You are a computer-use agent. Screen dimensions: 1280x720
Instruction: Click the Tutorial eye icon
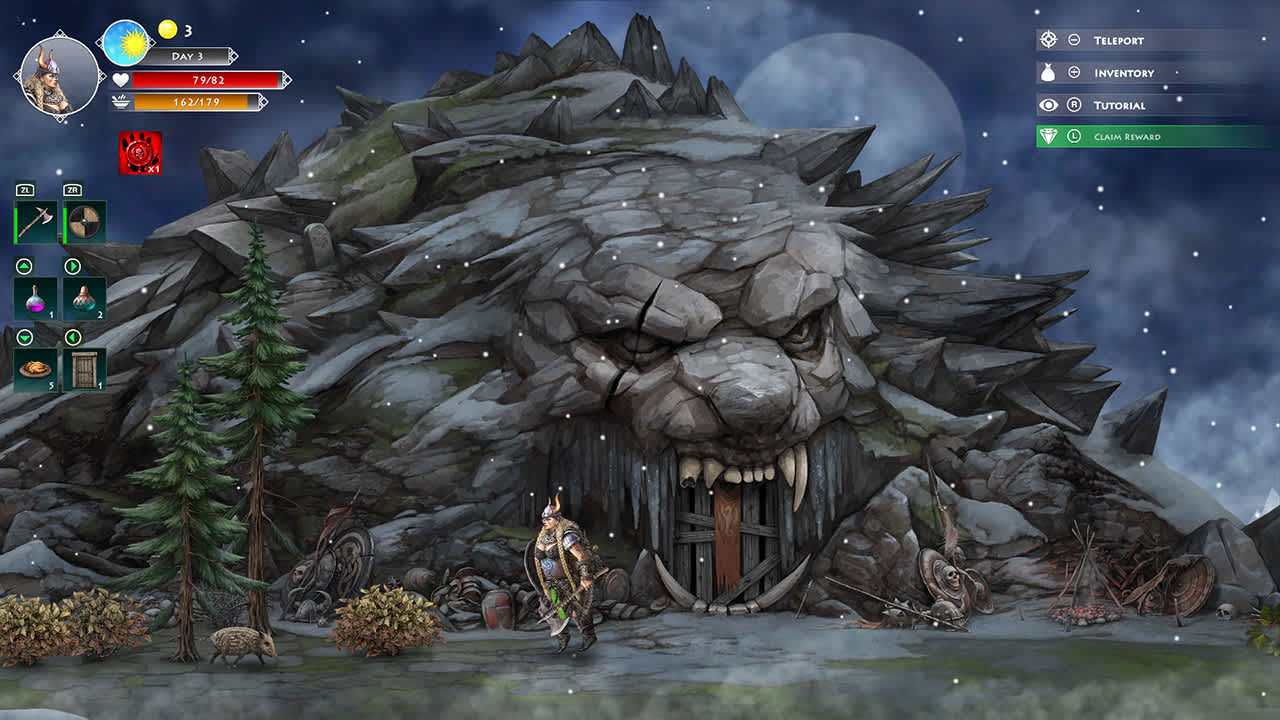pyautogui.click(x=1048, y=104)
